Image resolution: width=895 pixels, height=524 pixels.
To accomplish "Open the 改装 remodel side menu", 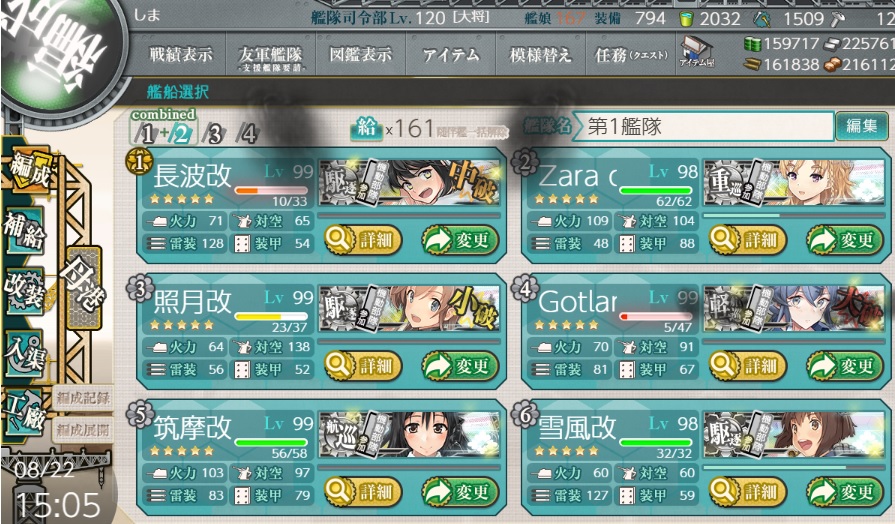I will pyautogui.click(x=22, y=290).
